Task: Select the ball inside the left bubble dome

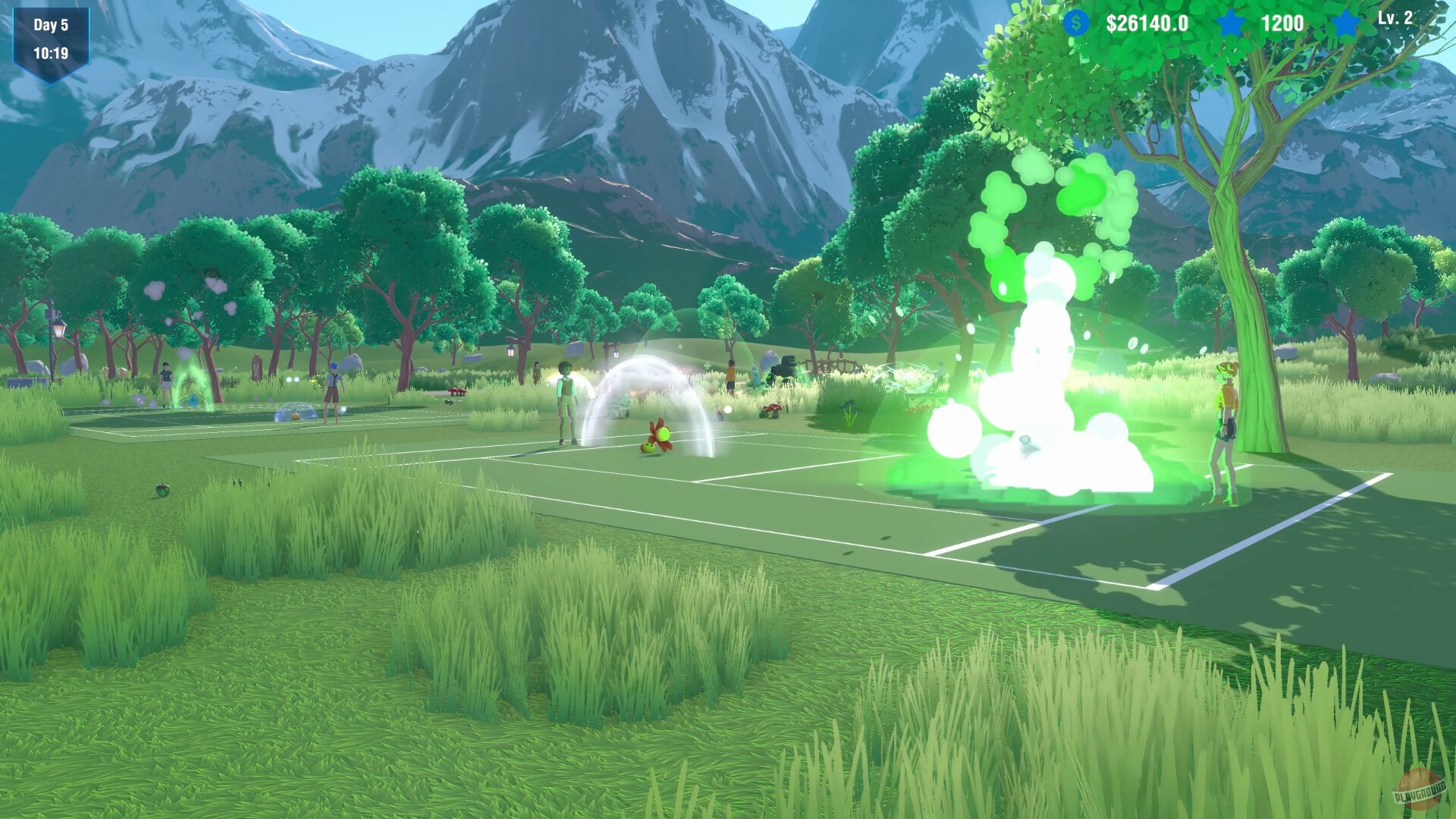Action: pos(294,416)
